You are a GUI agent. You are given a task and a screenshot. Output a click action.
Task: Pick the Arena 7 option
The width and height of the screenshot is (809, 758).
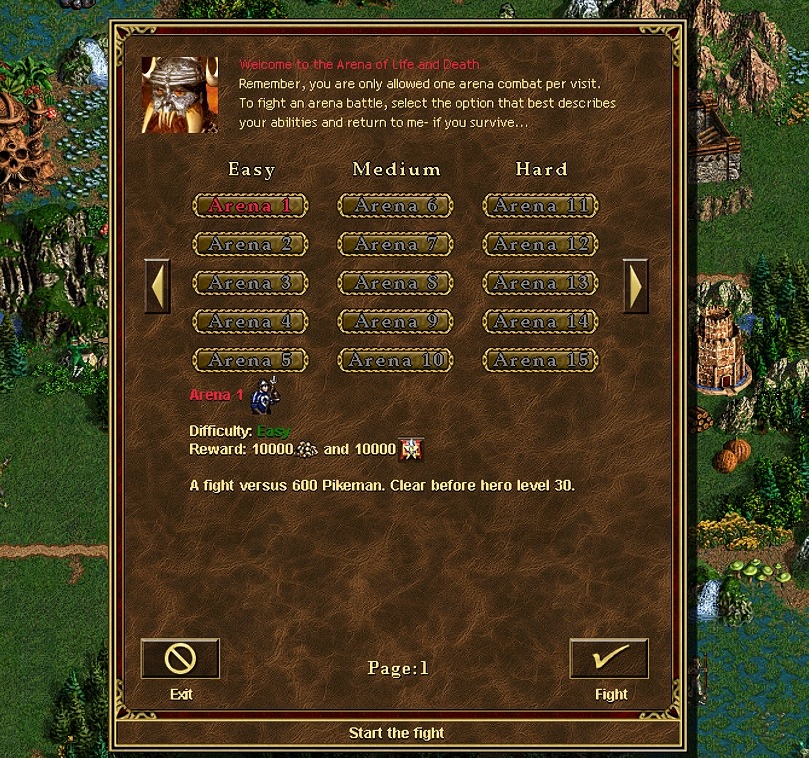pyautogui.click(x=396, y=244)
